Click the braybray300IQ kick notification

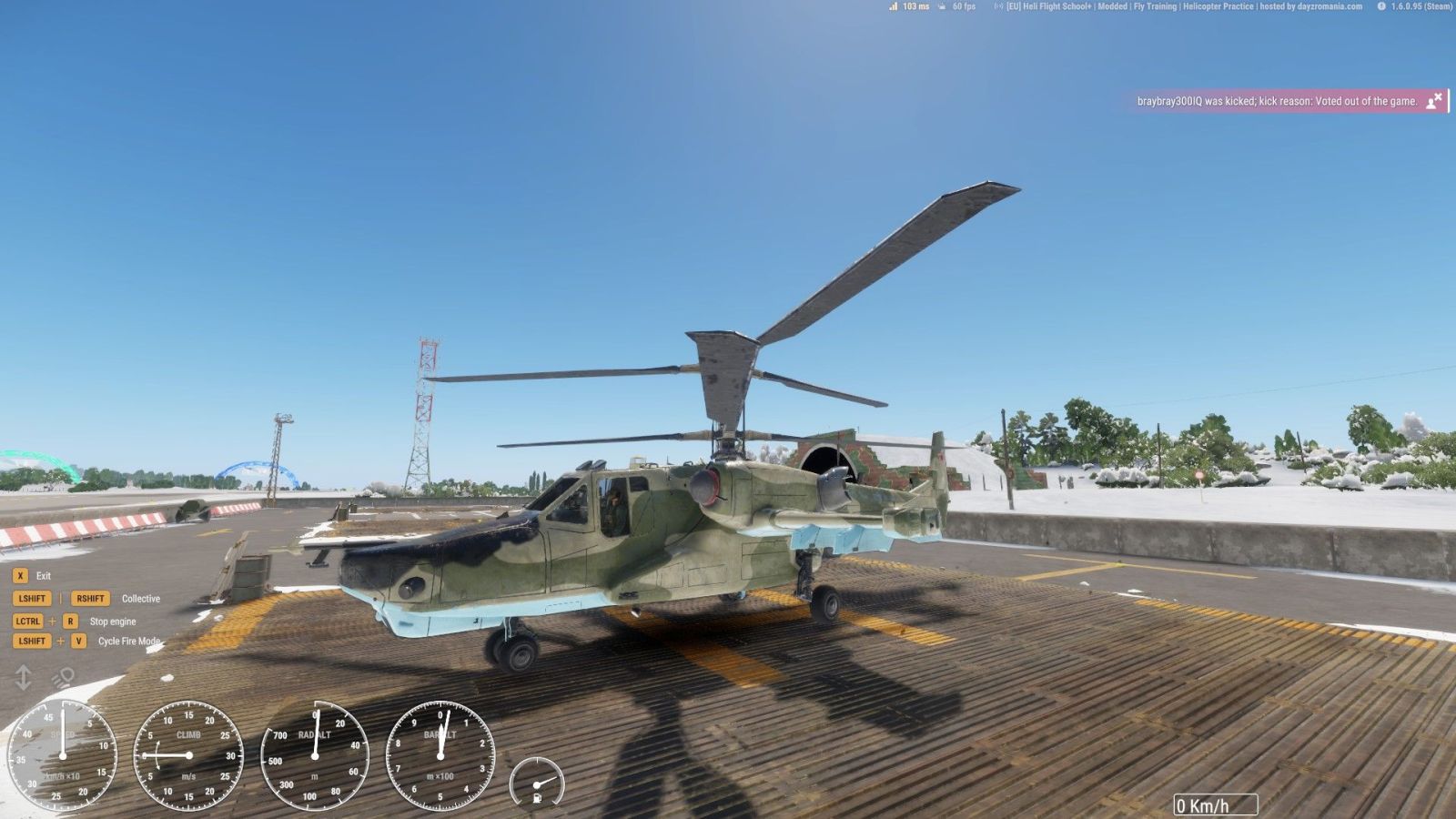coord(1276,101)
